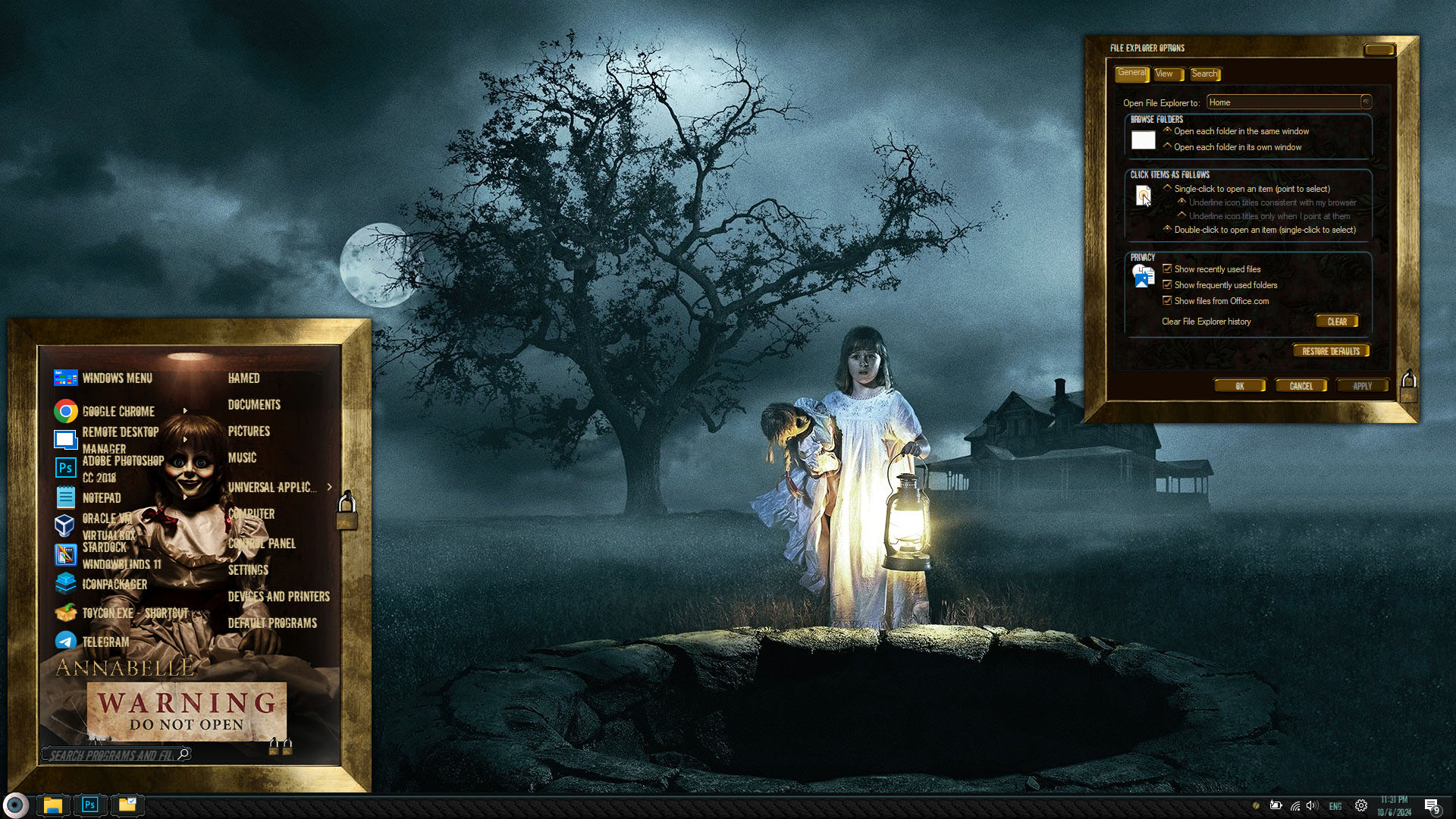Viewport: 1456px width, 819px height.
Task: Select Devices and Printers
Action: [278, 597]
